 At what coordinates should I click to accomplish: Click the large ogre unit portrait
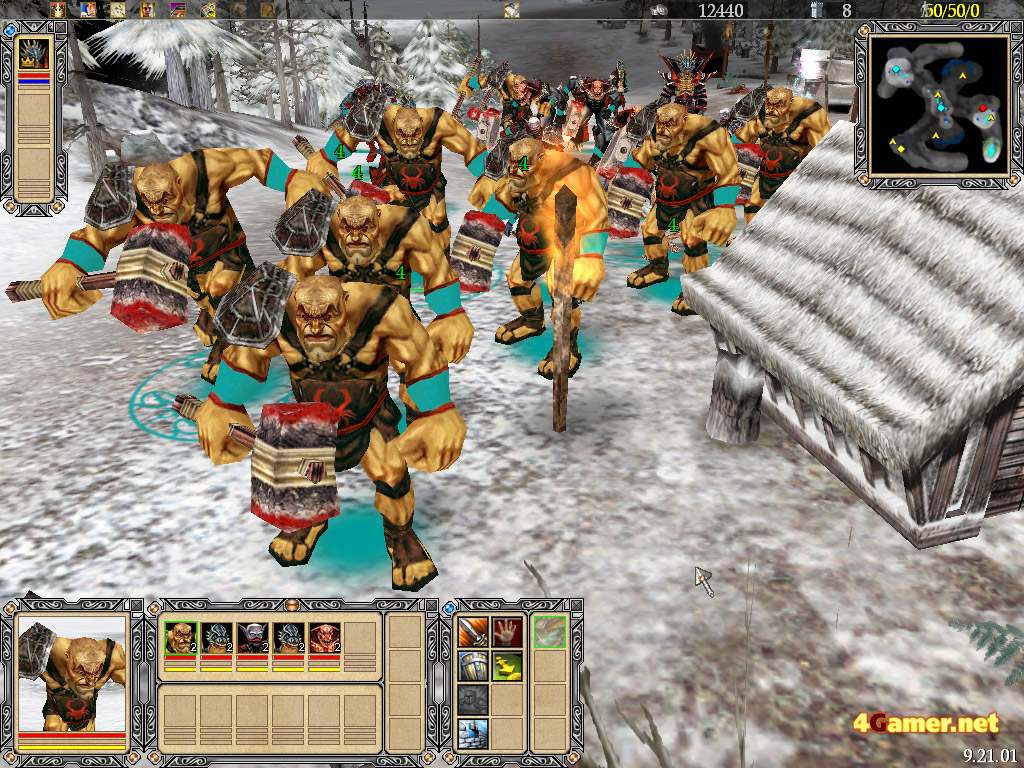[72, 672]
